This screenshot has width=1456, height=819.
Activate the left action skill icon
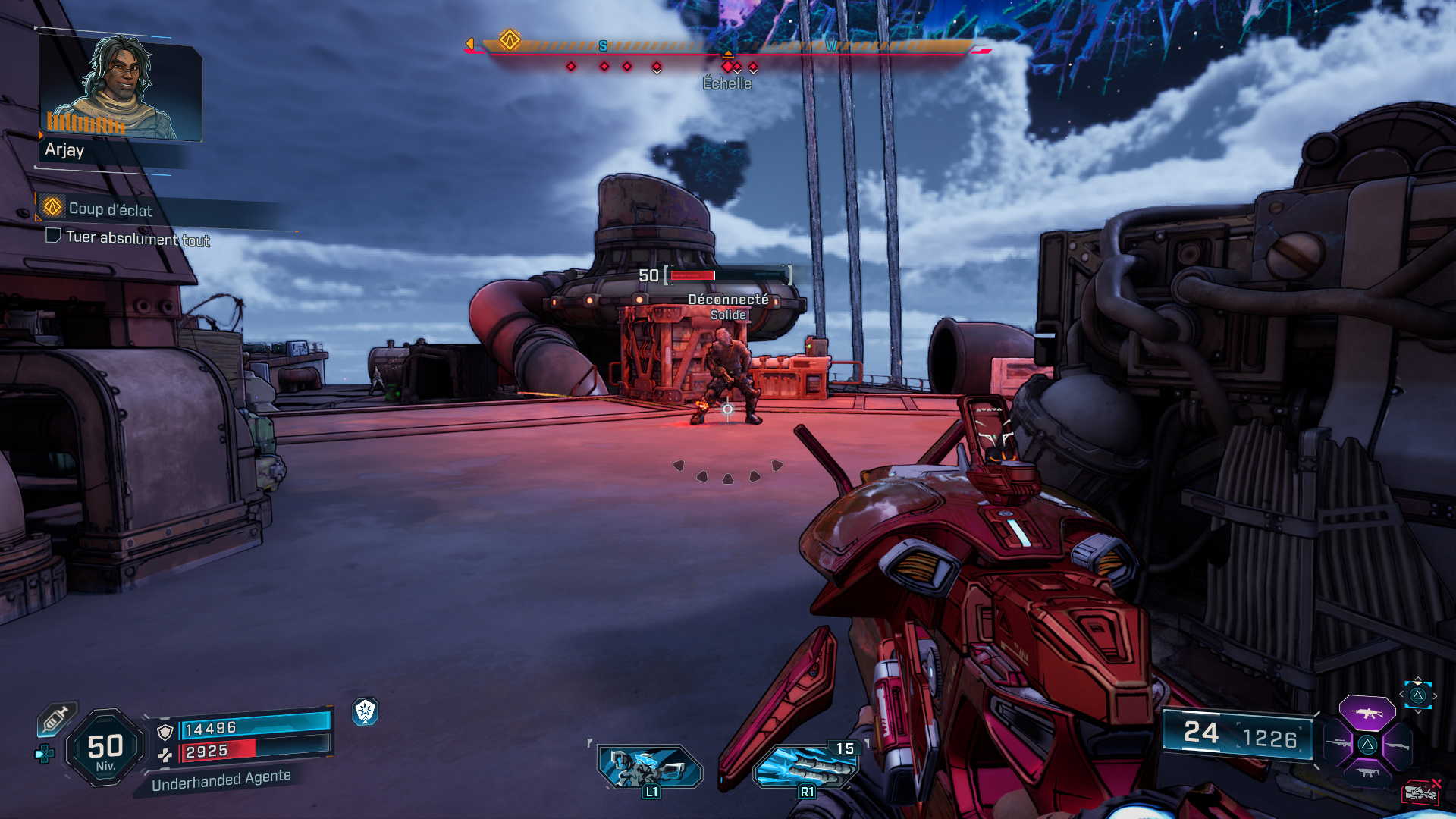pyautogui.click(x=650, y=766)
